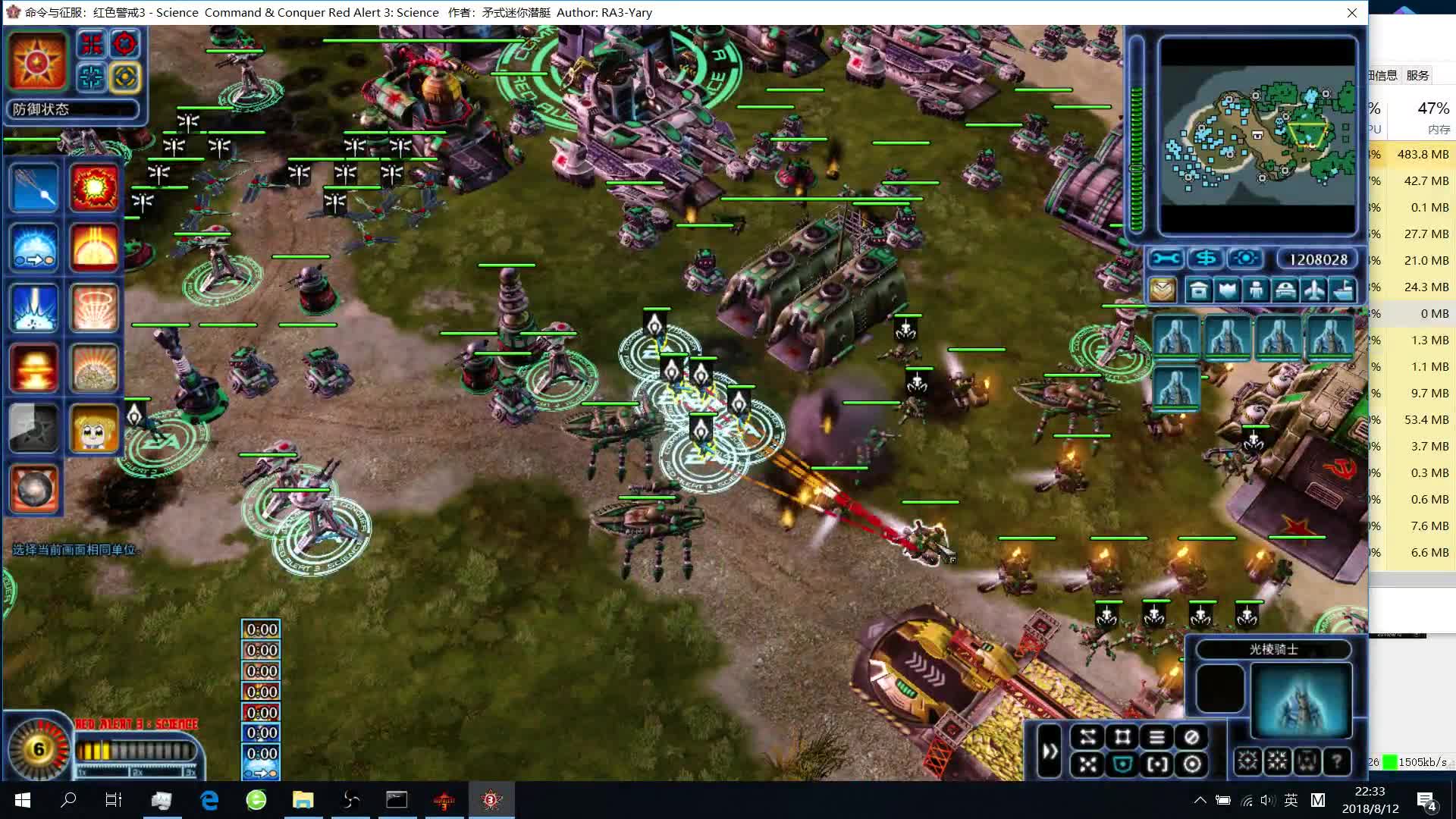This screenshot has height=819, width=1456.
Task: Open the power toggle tool
Action: [x=1244, y=259]
